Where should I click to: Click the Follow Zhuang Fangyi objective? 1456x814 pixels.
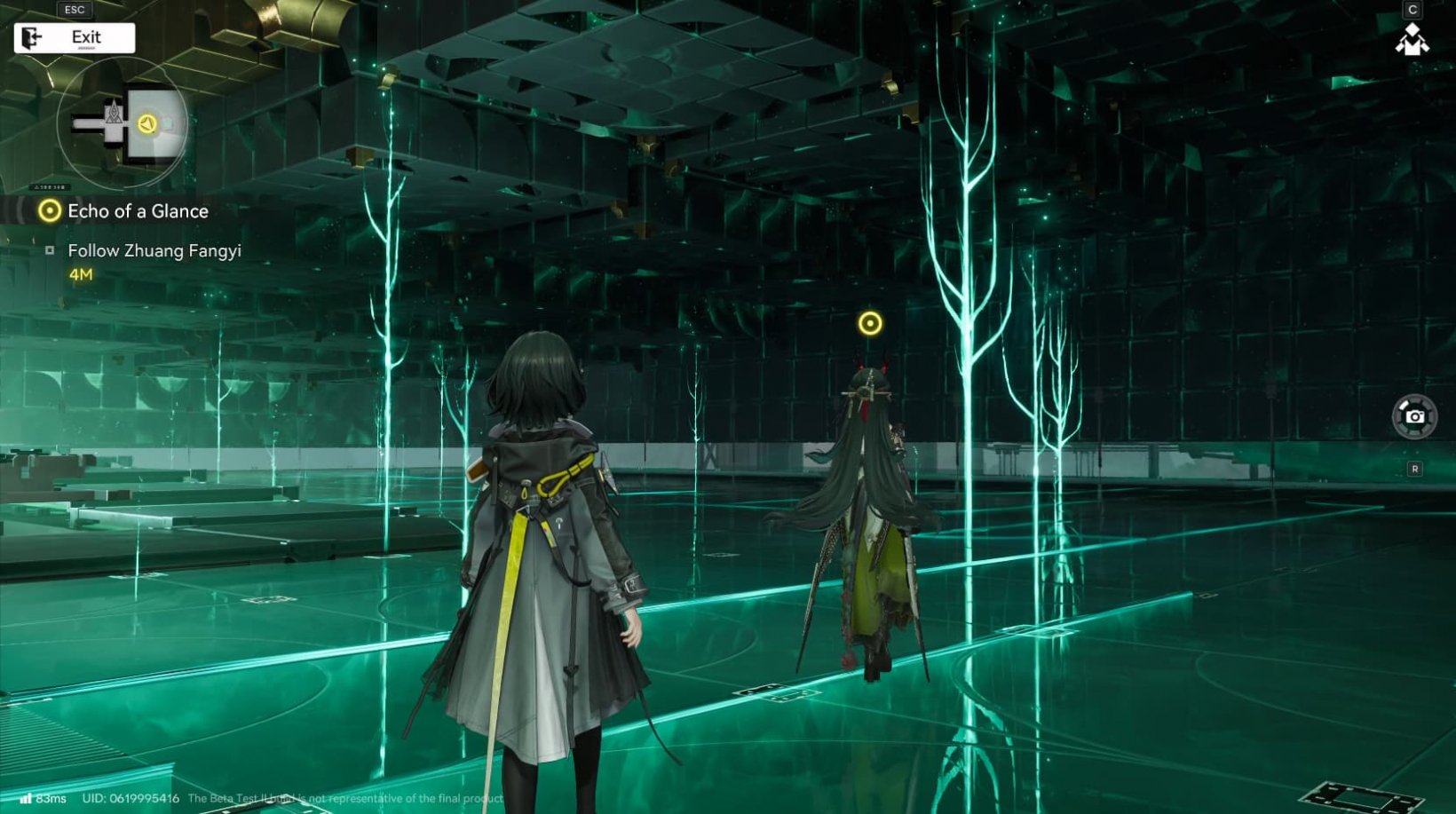tap(154, 251)
